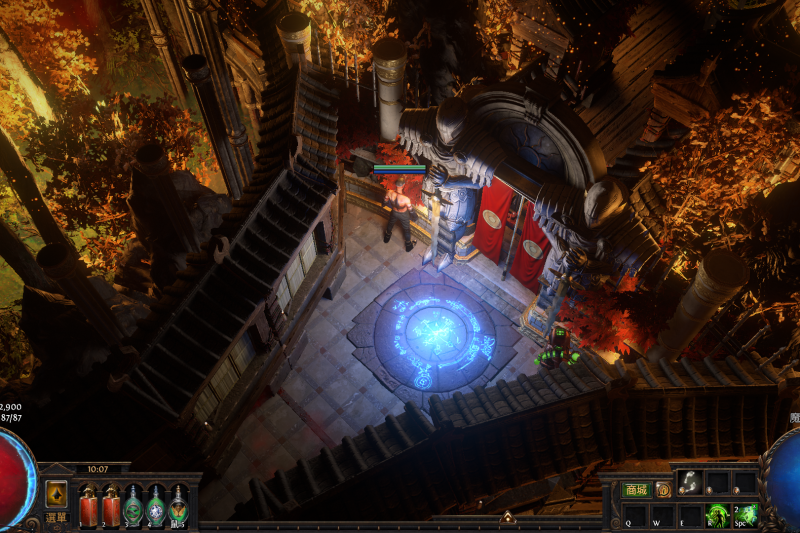The height and width of the screenshot is (533, 800).
Task: Click the gold coin icon beside 商城
Action: pos(663,490)
